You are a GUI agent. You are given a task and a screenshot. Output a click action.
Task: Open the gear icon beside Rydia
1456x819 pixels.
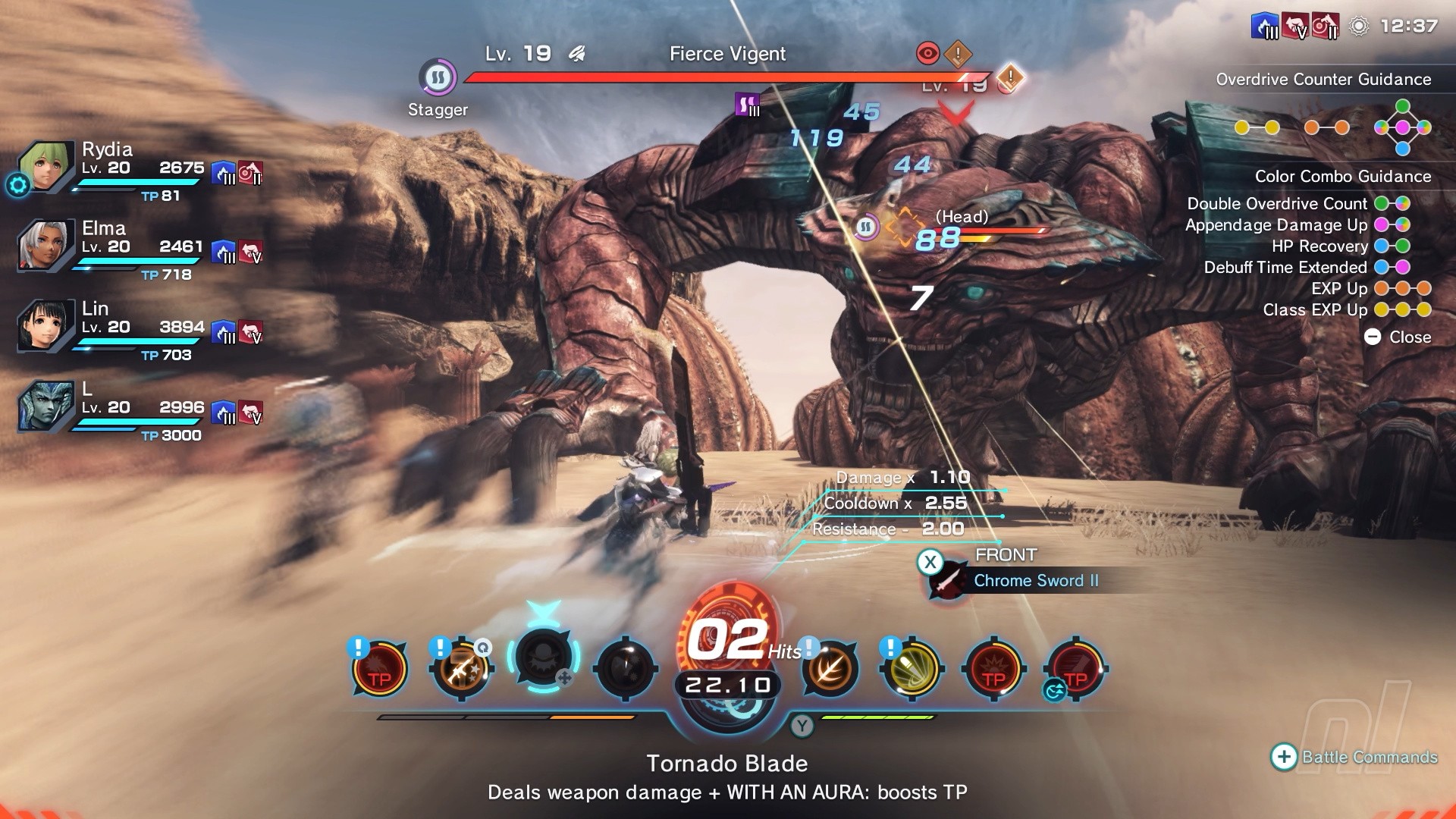tap(17, 184)
